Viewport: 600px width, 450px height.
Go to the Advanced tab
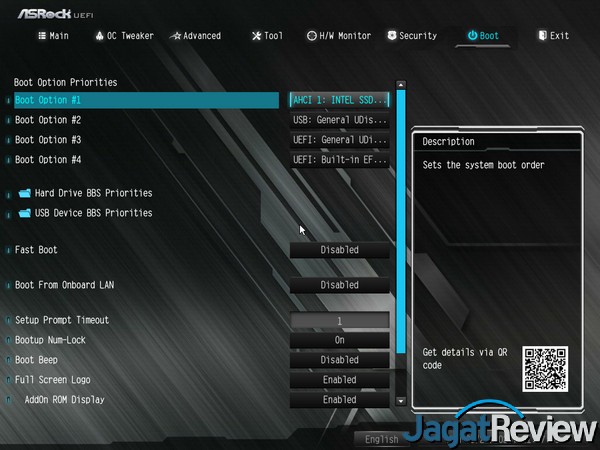coord(196,36)
